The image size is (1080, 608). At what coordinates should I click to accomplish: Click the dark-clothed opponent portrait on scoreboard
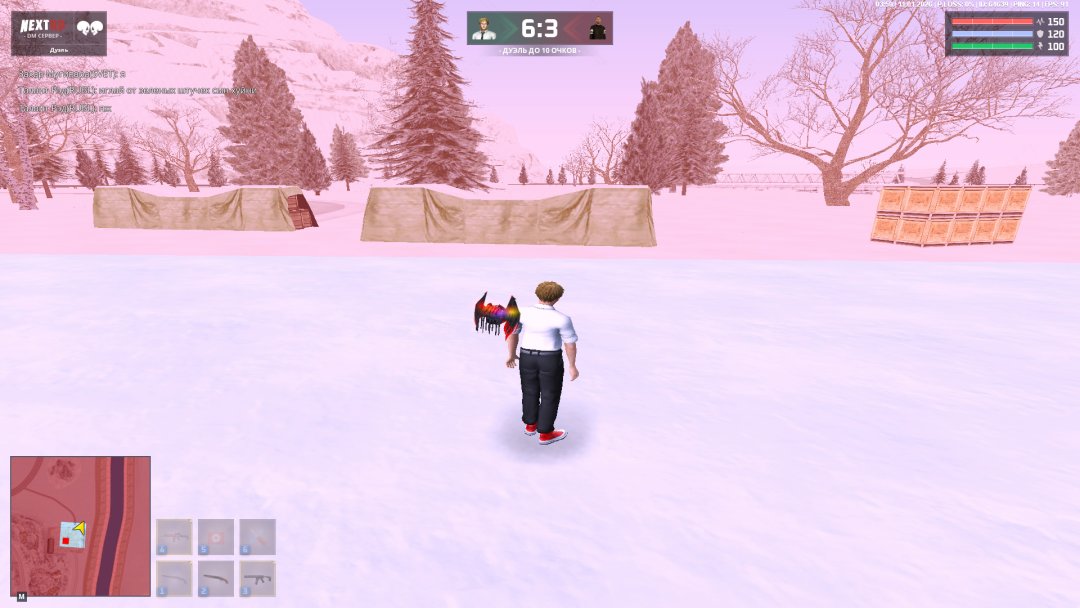[x=597, y=28]
